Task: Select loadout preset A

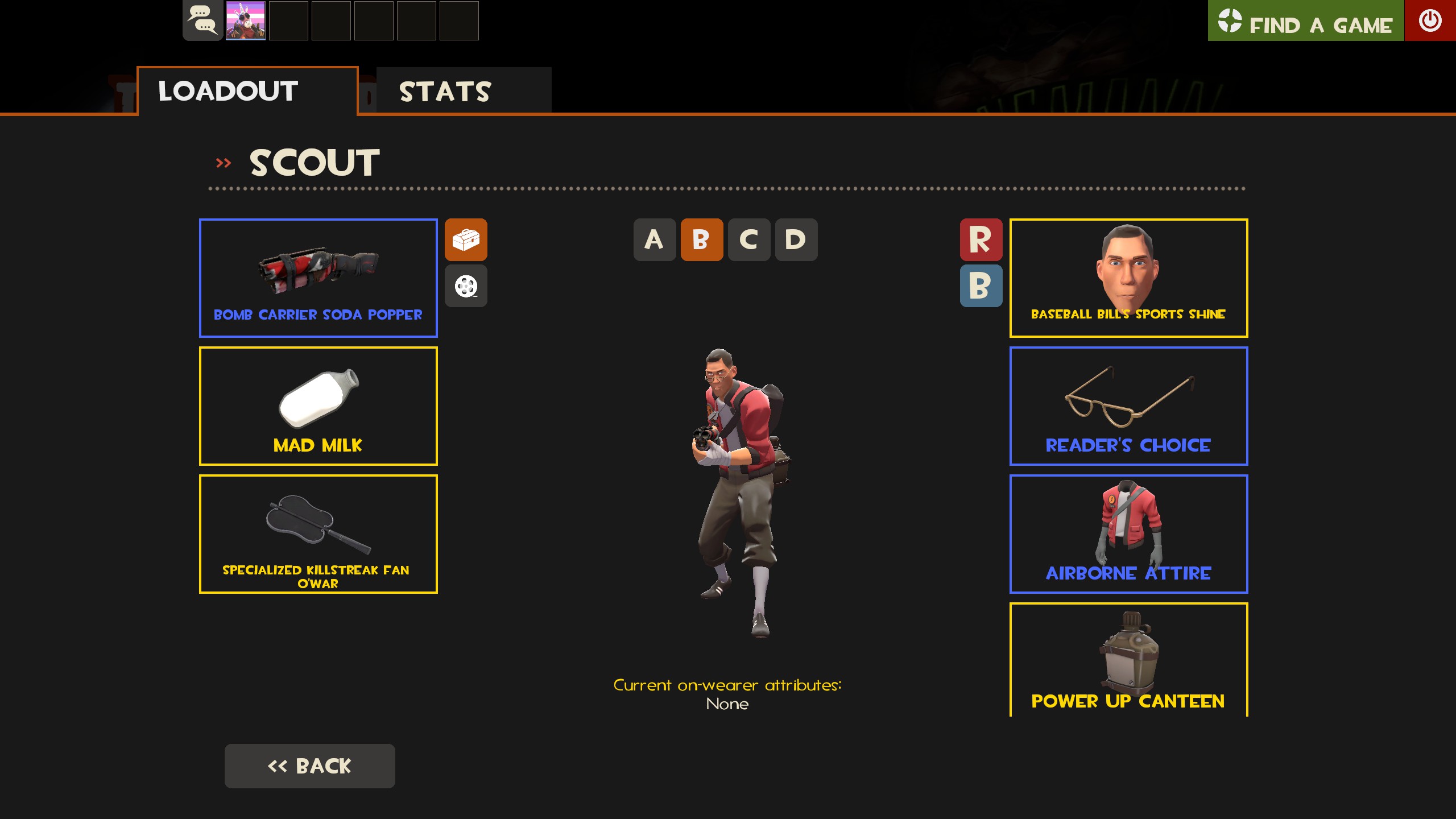Action: tap(653, 239)
